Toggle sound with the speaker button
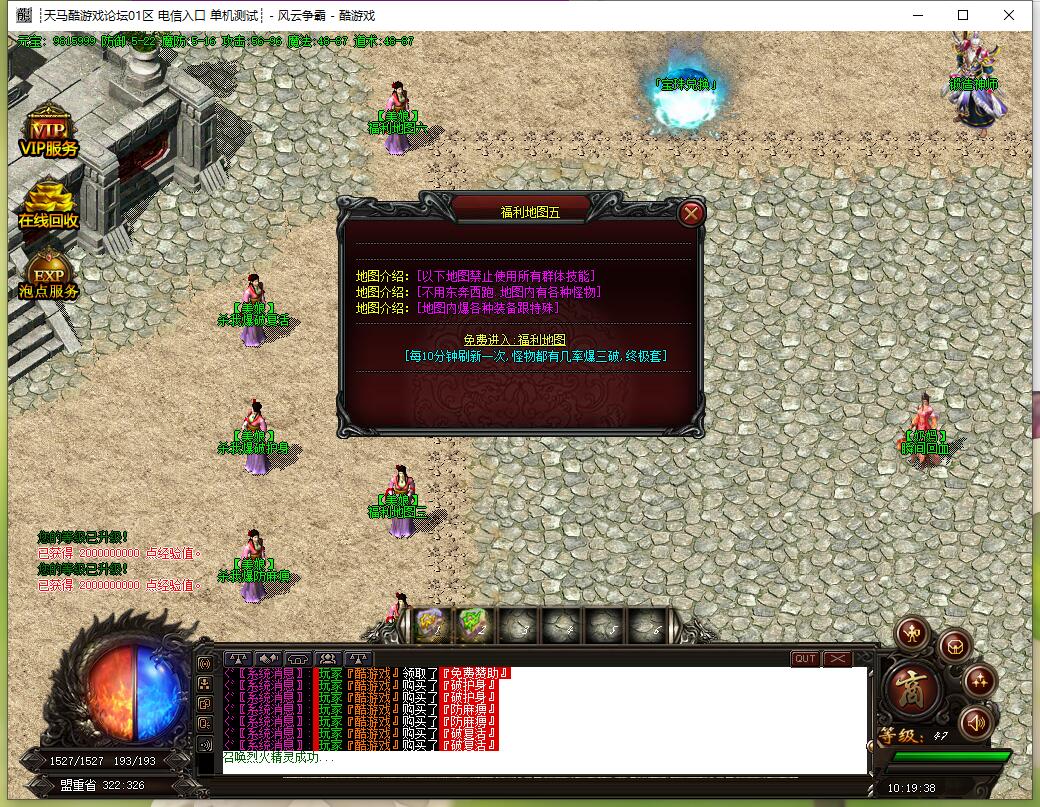The width and height of the screenshot is (1040, 807). pyautogui.click(x=974, y=722)
